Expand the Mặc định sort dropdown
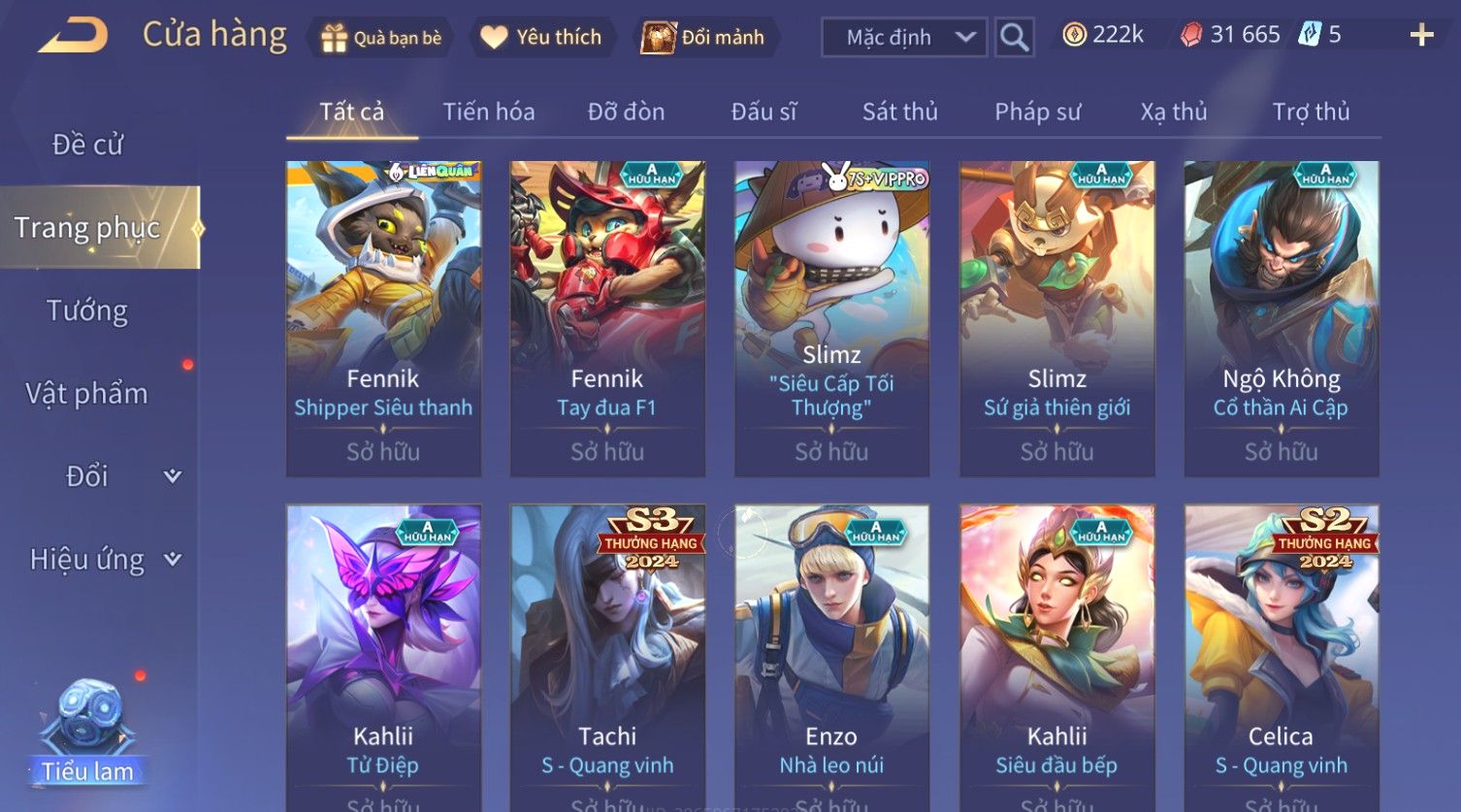This screenshot has height=812, width=1461. [x=903, y=37]
